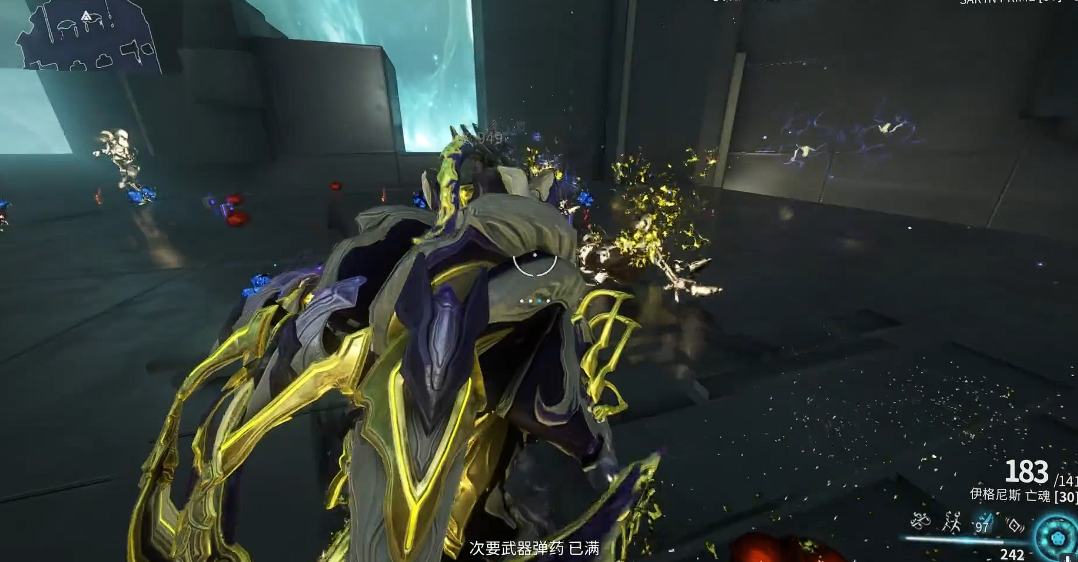1078x562 pixels.
Task: Click the player arrow marker on the minimap
Action: [86, 16]
